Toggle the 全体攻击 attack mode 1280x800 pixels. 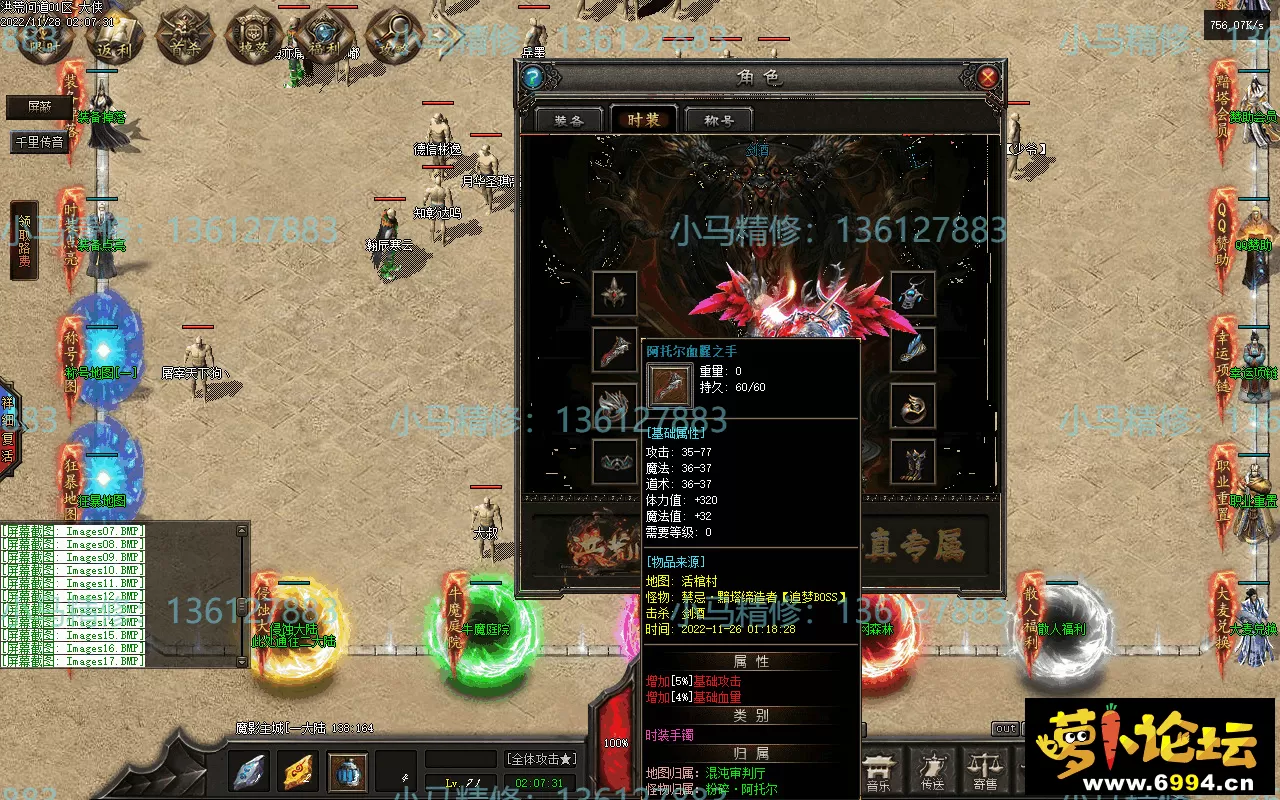pyautogui.click(x=541, y=759)
